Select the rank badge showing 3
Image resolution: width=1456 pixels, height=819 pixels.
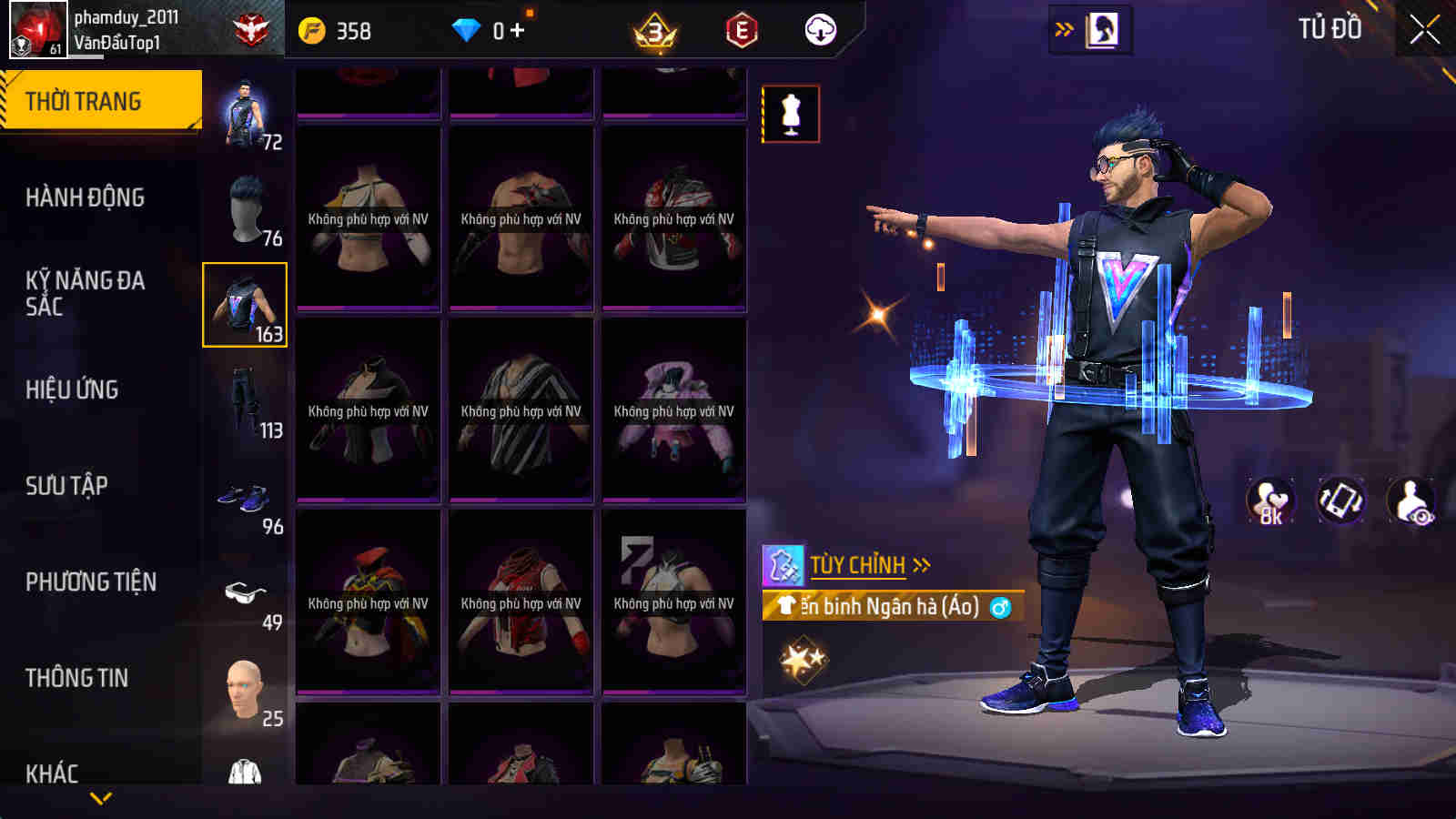click(x=657, y=30)
